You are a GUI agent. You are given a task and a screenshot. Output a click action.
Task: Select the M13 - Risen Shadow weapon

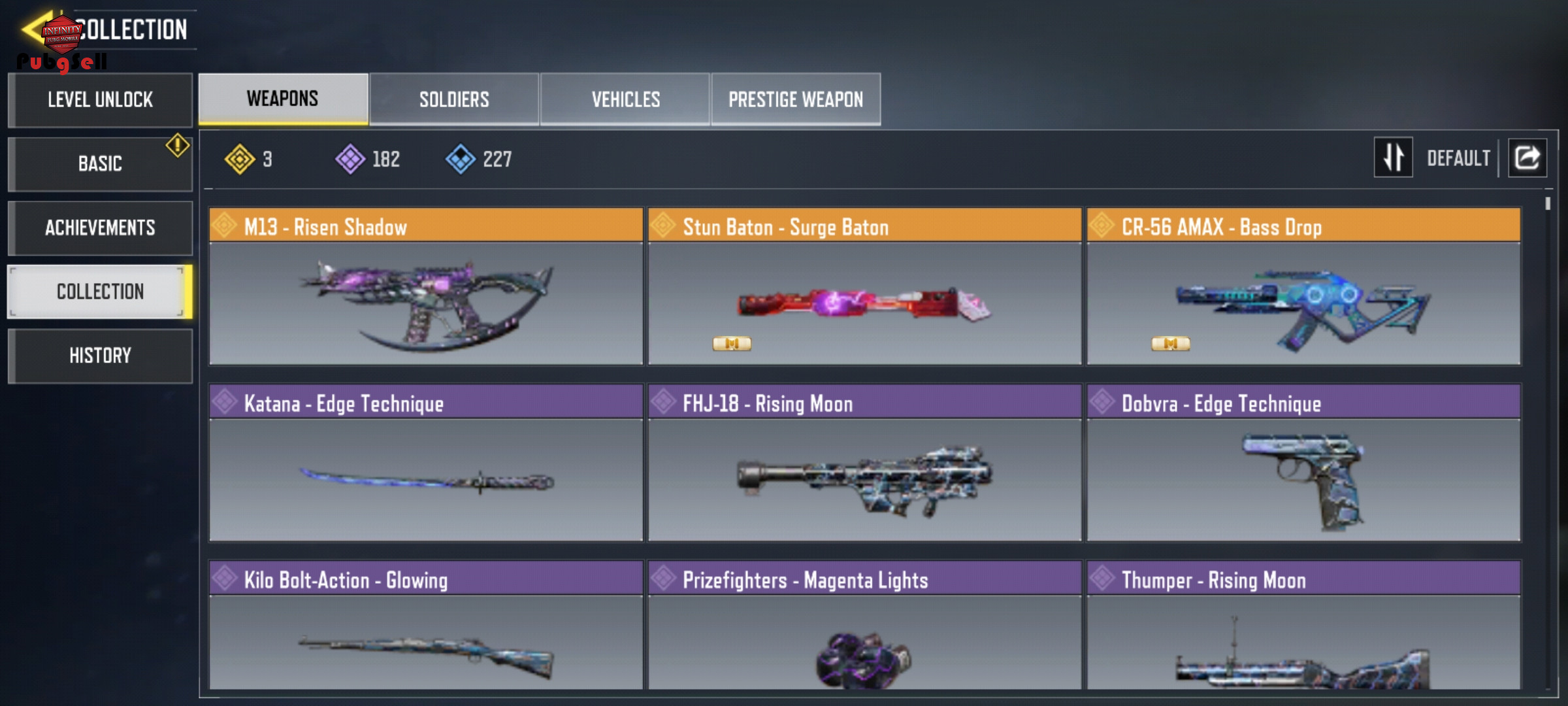[x=426, y=286]
